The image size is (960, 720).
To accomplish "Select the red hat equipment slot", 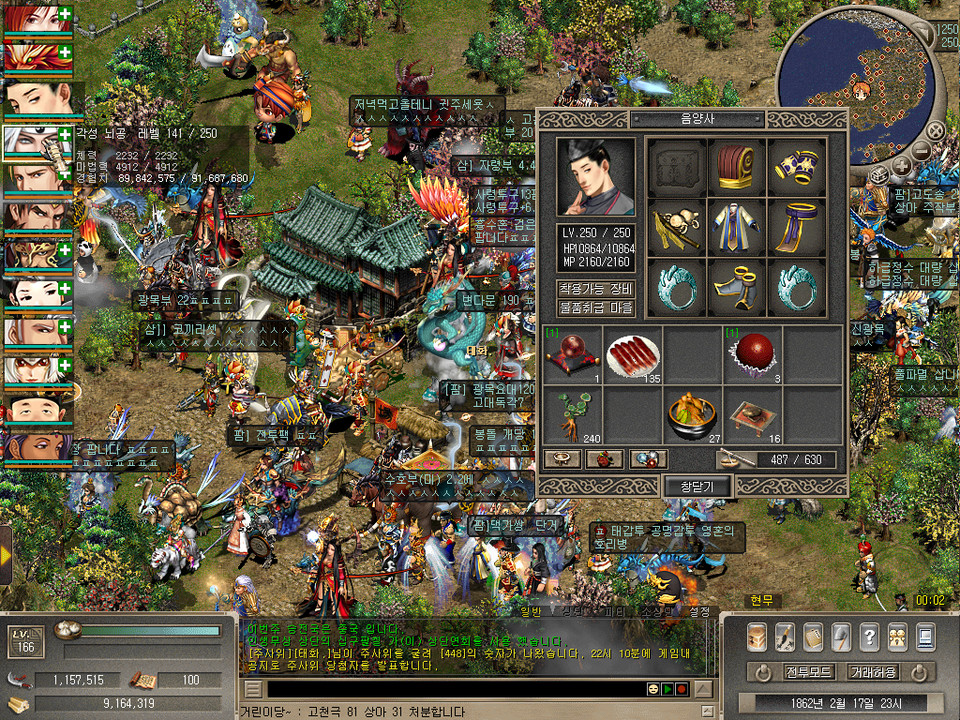I will (x=737, y=168).
